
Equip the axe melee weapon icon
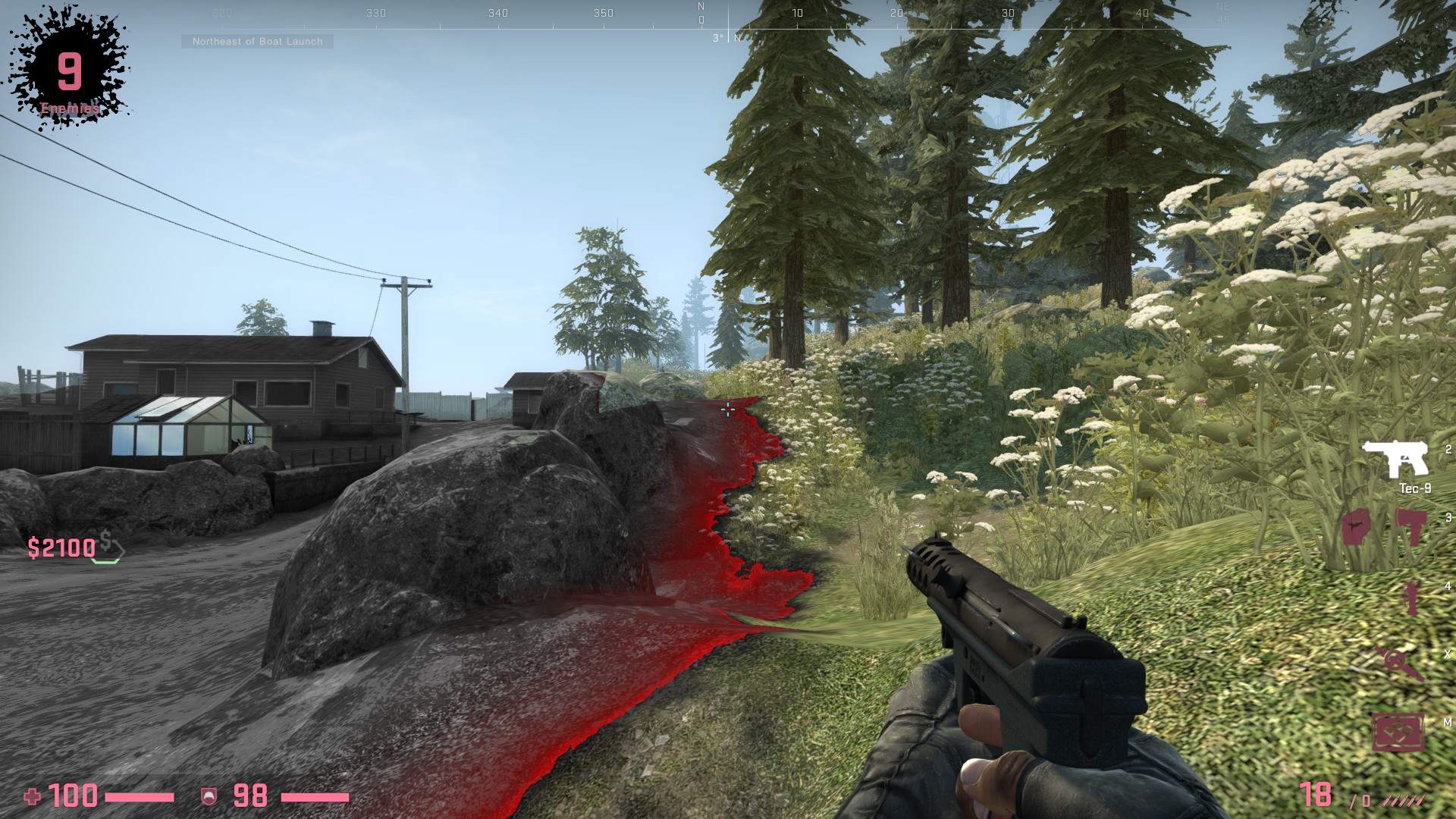point(1410,526)
